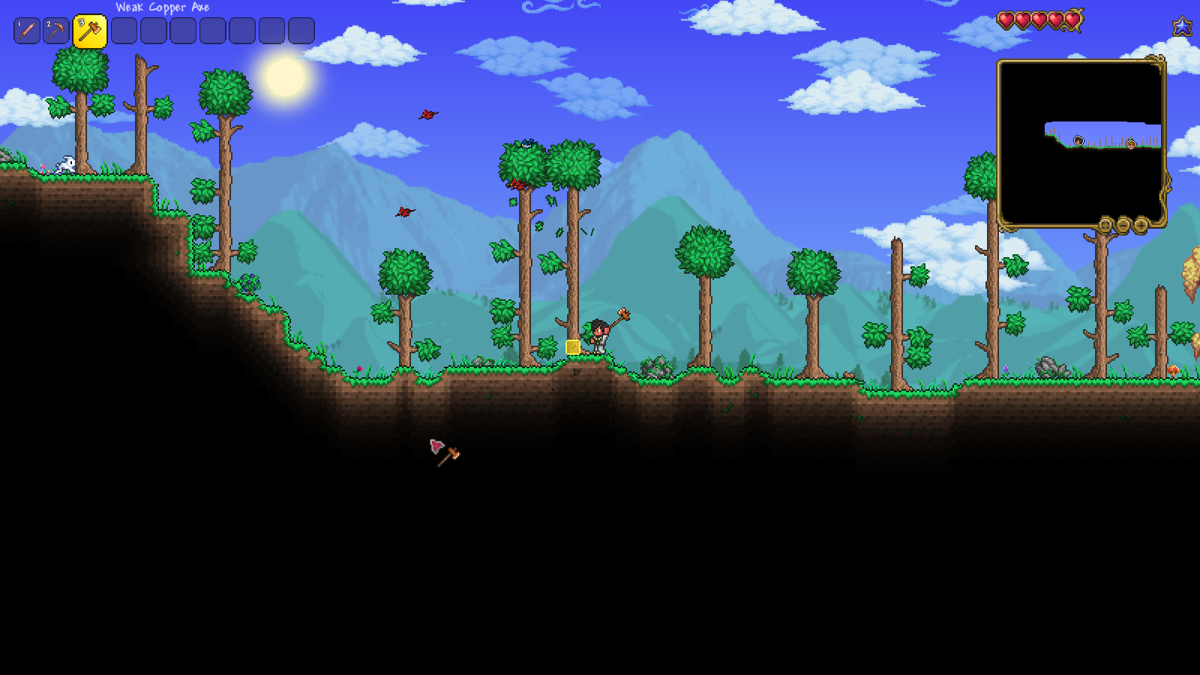The width and height of the screenshot is (1200, 675).
Task: Reset the minimap zoom with the leftmost button
Action: 1105,225
